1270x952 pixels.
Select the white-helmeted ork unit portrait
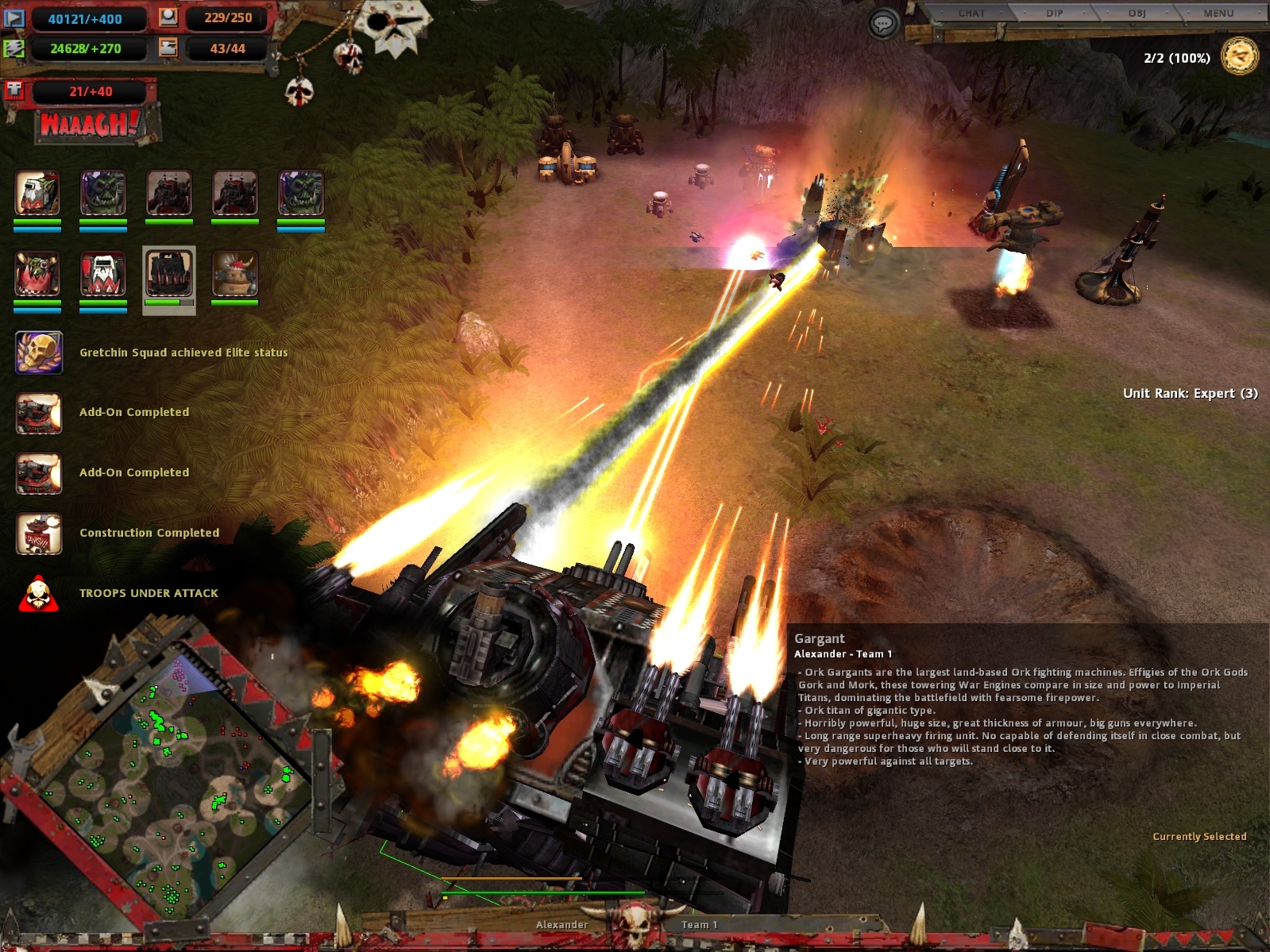pyautogui.click(x=37, y=194)
